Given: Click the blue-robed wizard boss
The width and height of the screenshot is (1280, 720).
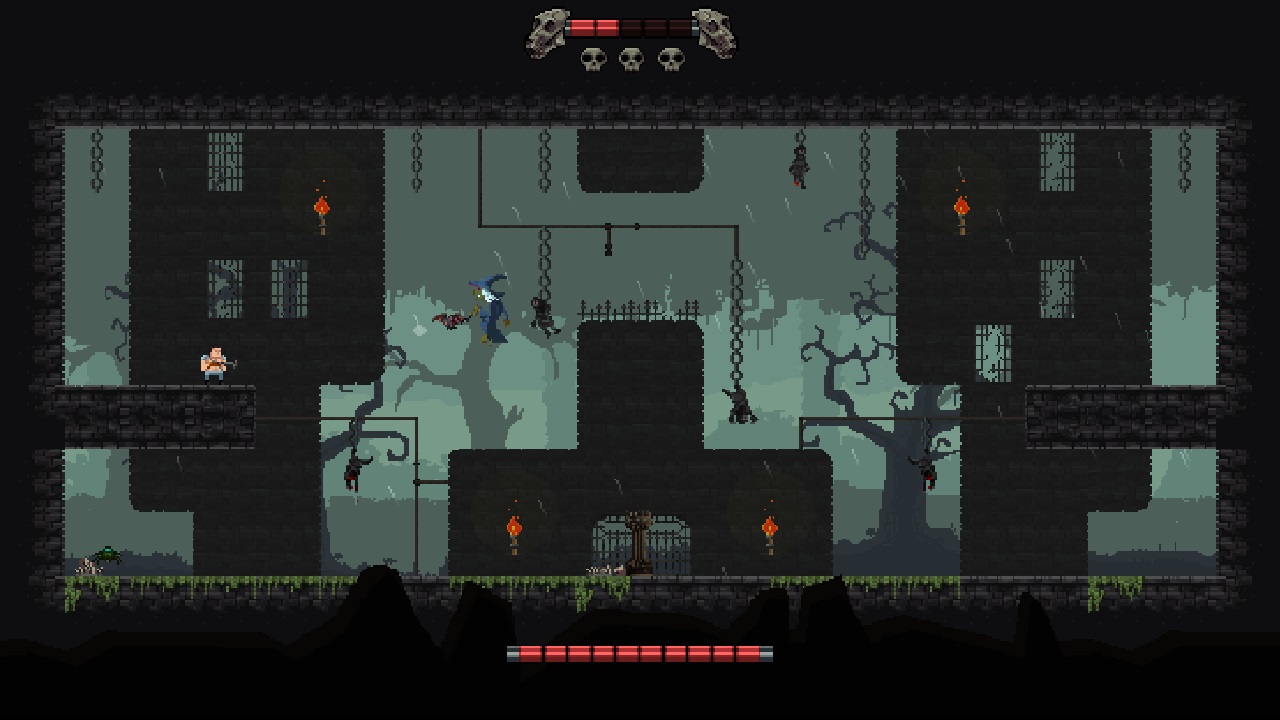Looking at the screenshot, I should 488,310.
